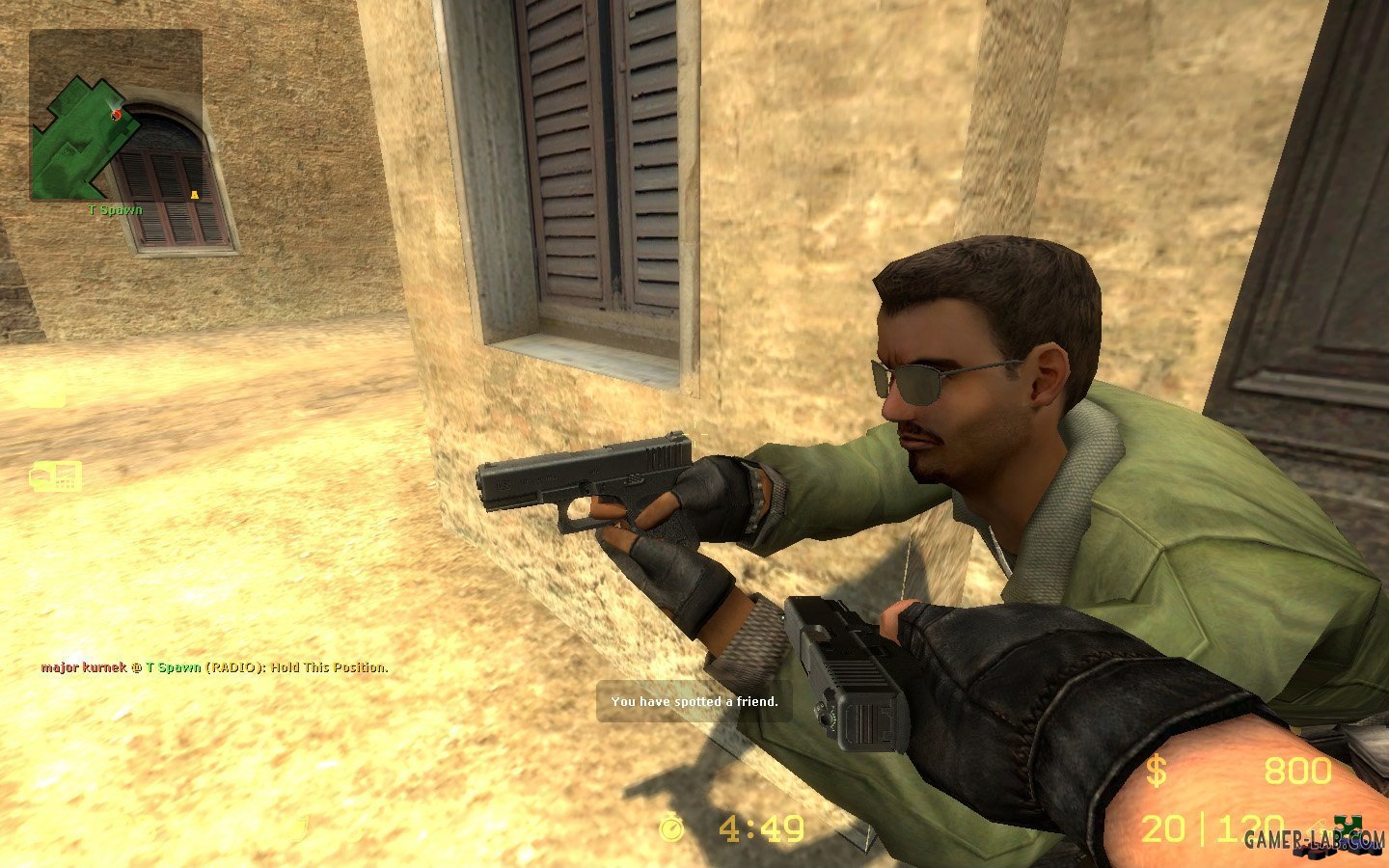1389x868 pixels.
Task: Open the Gamer-Lab.com watermark link
Action: click(1314, 840)
